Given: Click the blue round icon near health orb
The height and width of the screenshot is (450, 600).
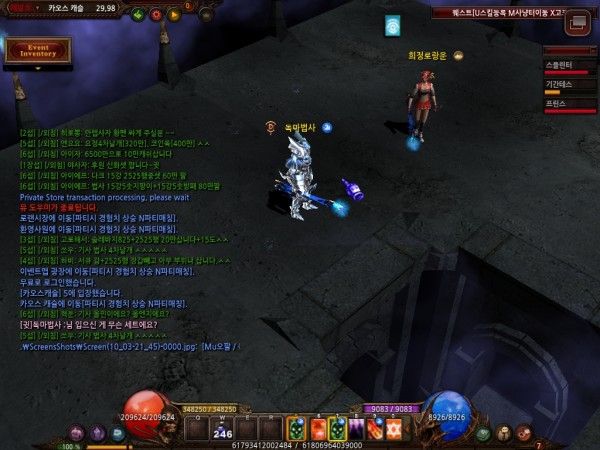Looking at the screenshot, I should tap(117, 433).
